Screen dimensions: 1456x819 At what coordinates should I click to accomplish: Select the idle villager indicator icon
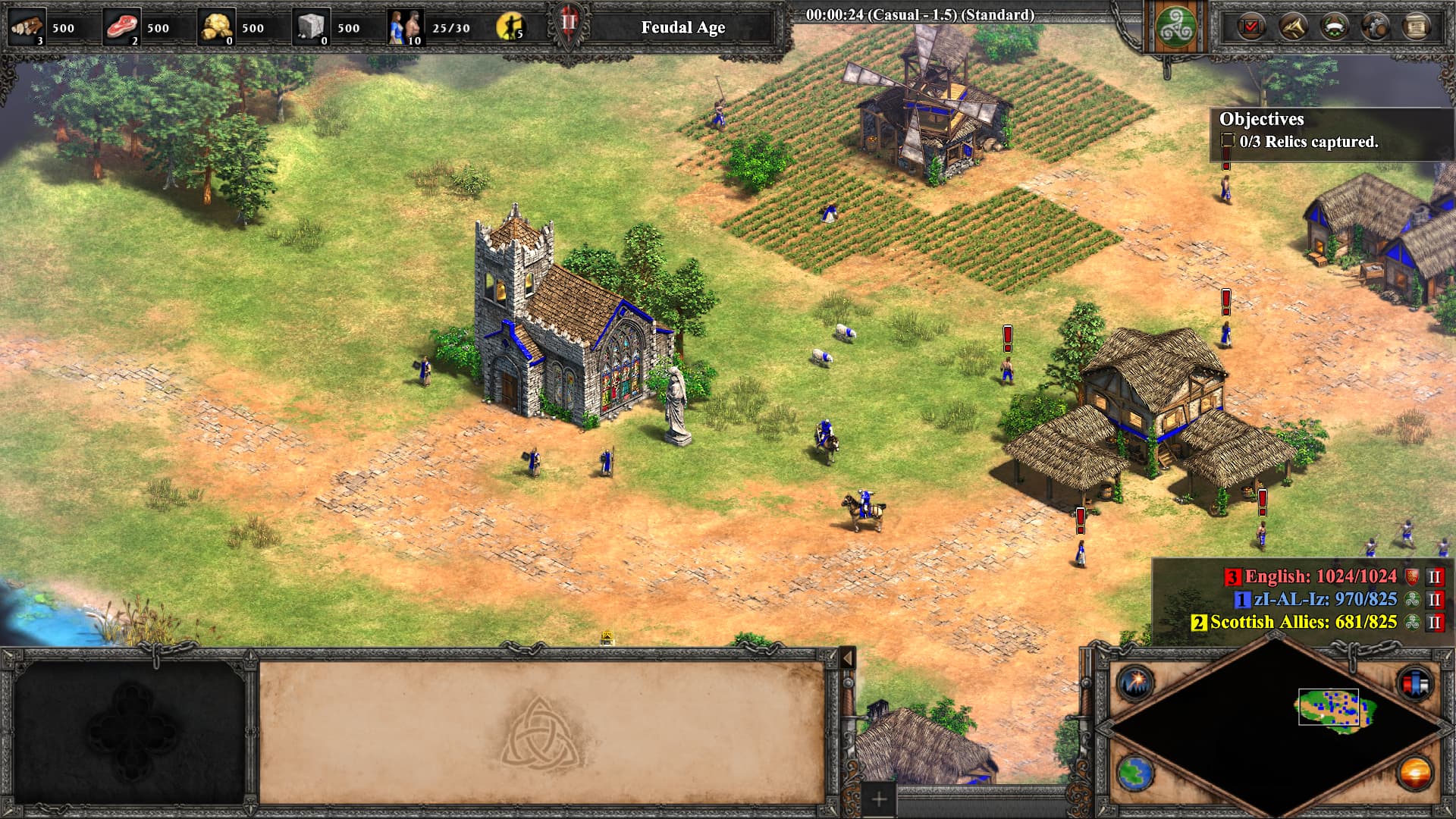point(510,27)
